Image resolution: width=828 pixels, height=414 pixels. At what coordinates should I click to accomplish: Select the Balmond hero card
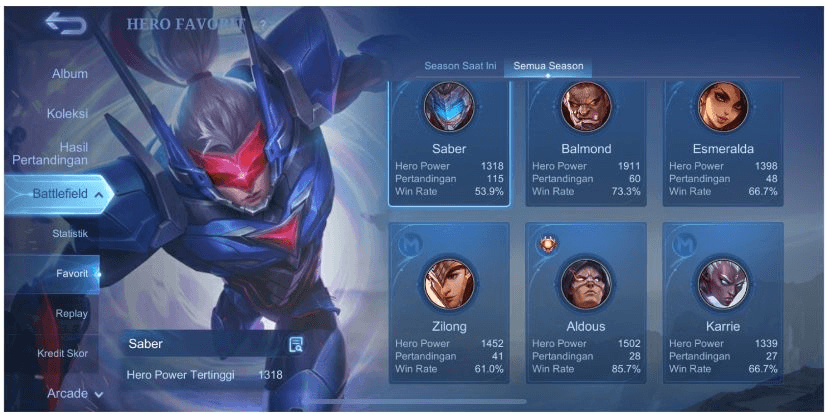586,143
